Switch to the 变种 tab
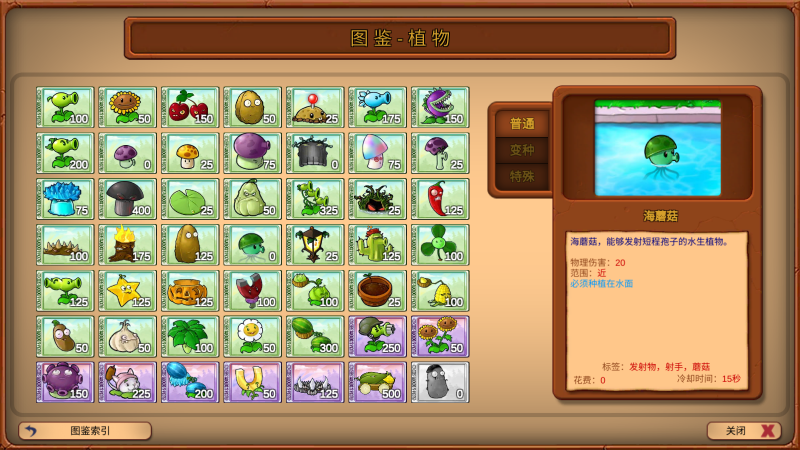Screen dimensions: 800x450 [x=522, y=150]
